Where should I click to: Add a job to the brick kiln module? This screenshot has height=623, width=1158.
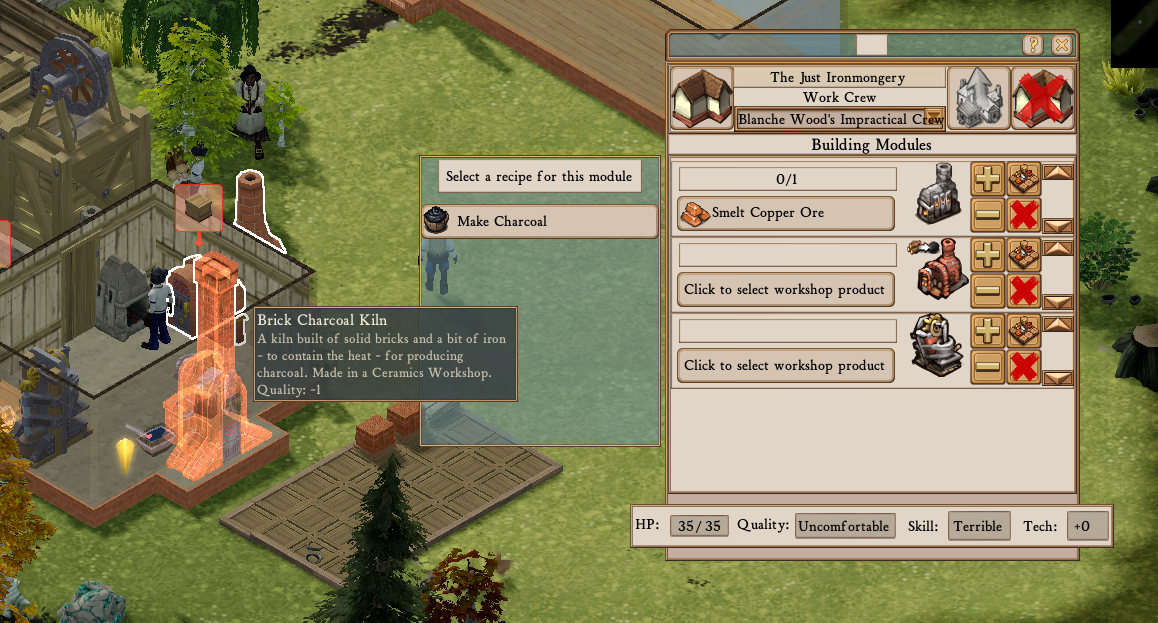988,254
